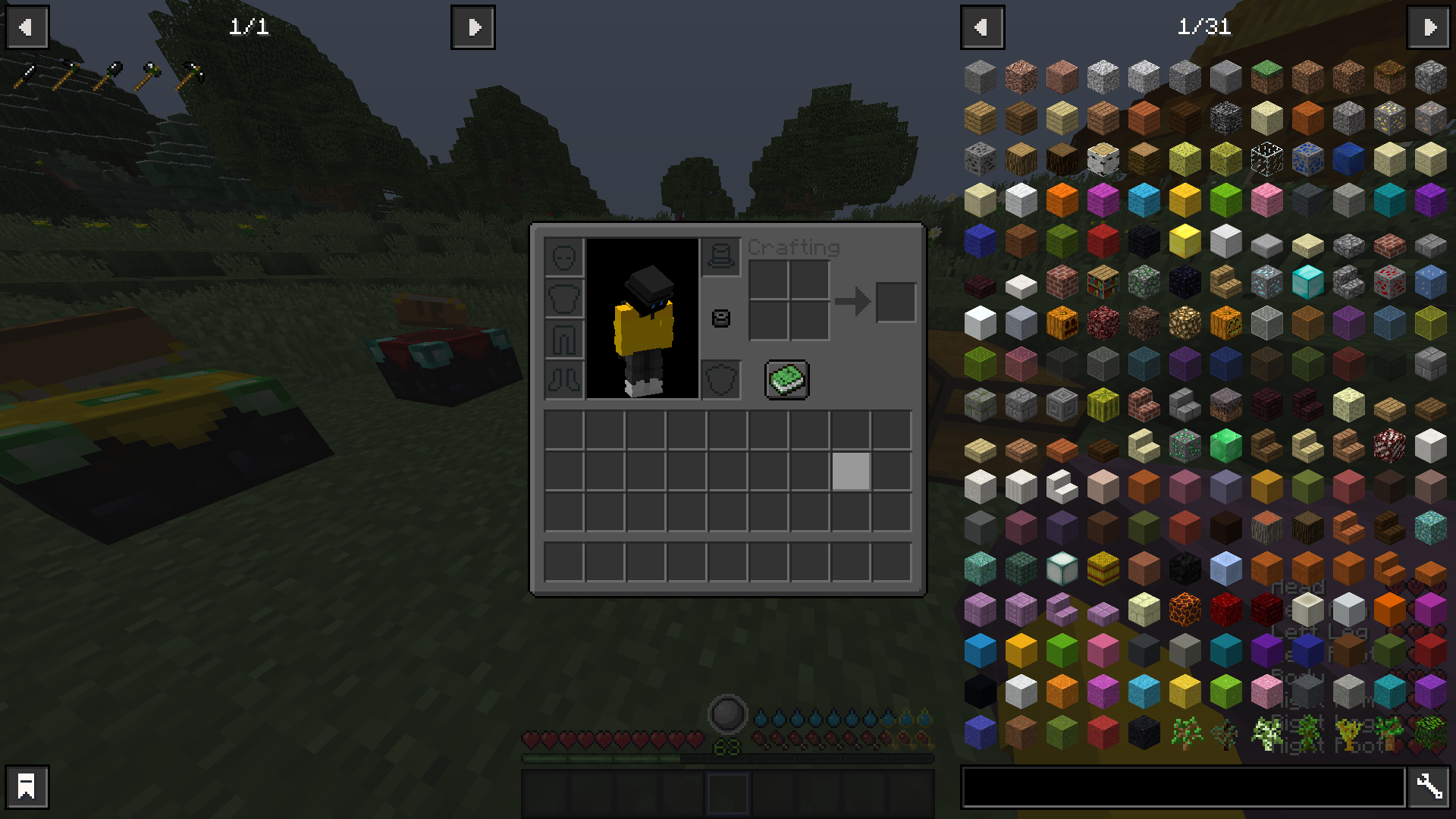The height and width of the screenshot is (819, 1456).
Task: Select the middle hotbar slot
Action: (x=728, y=792)
